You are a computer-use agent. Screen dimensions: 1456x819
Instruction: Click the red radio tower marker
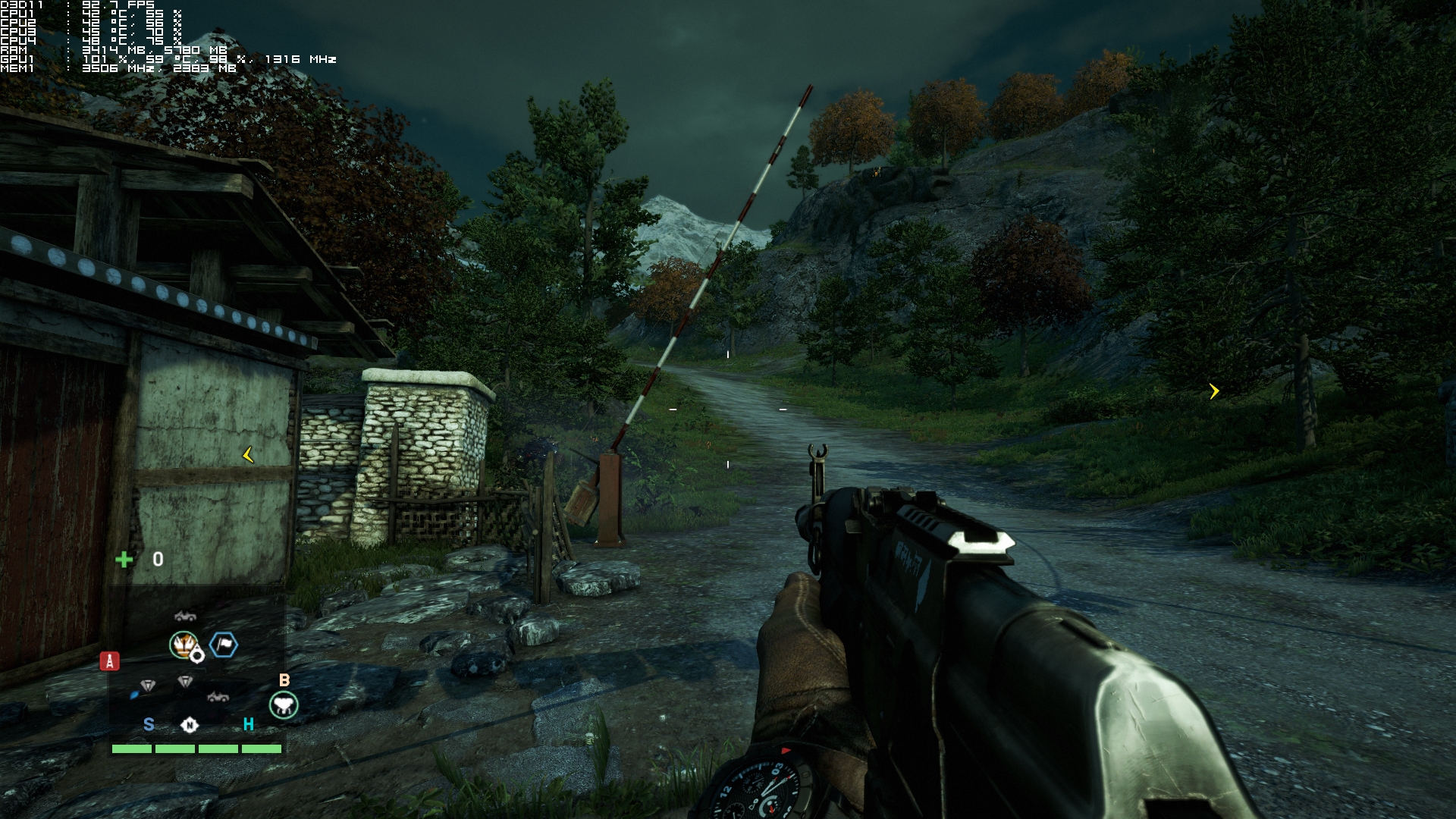click(110, 661)
